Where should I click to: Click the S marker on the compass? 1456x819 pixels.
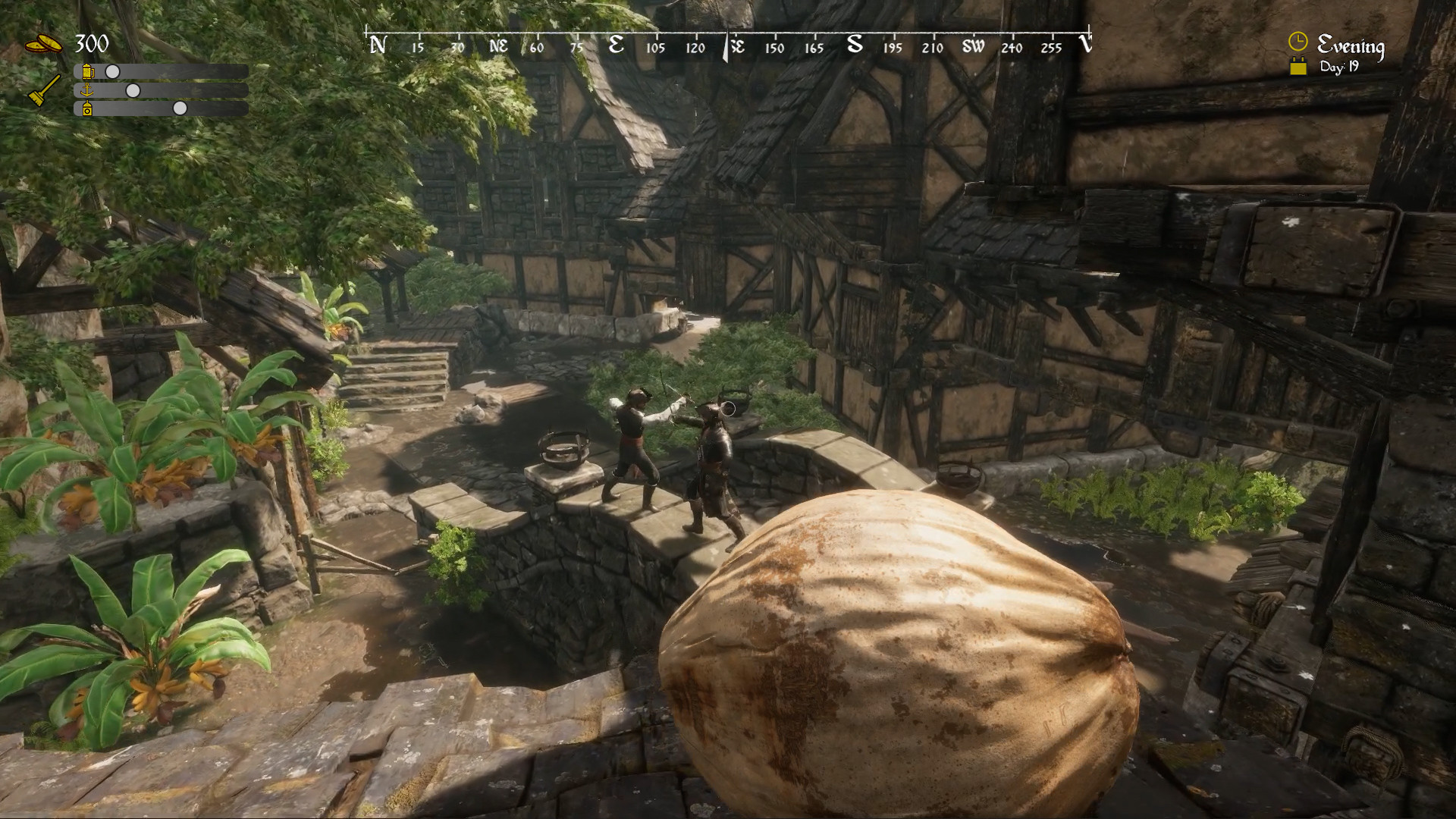pos(855,45)
